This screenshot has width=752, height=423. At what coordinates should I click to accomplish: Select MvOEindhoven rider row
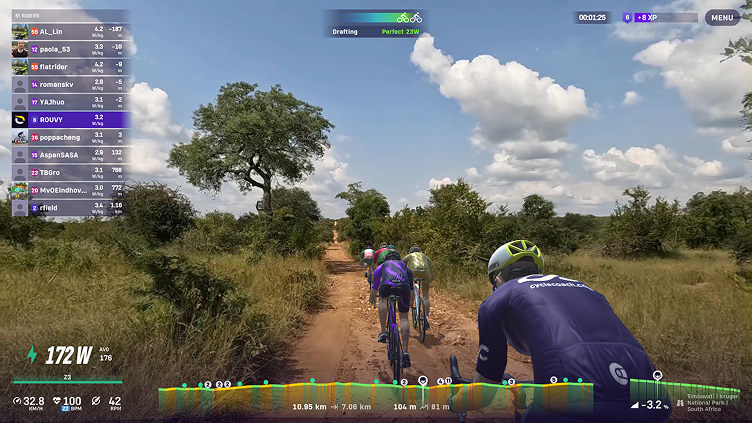tap(70, 190)
